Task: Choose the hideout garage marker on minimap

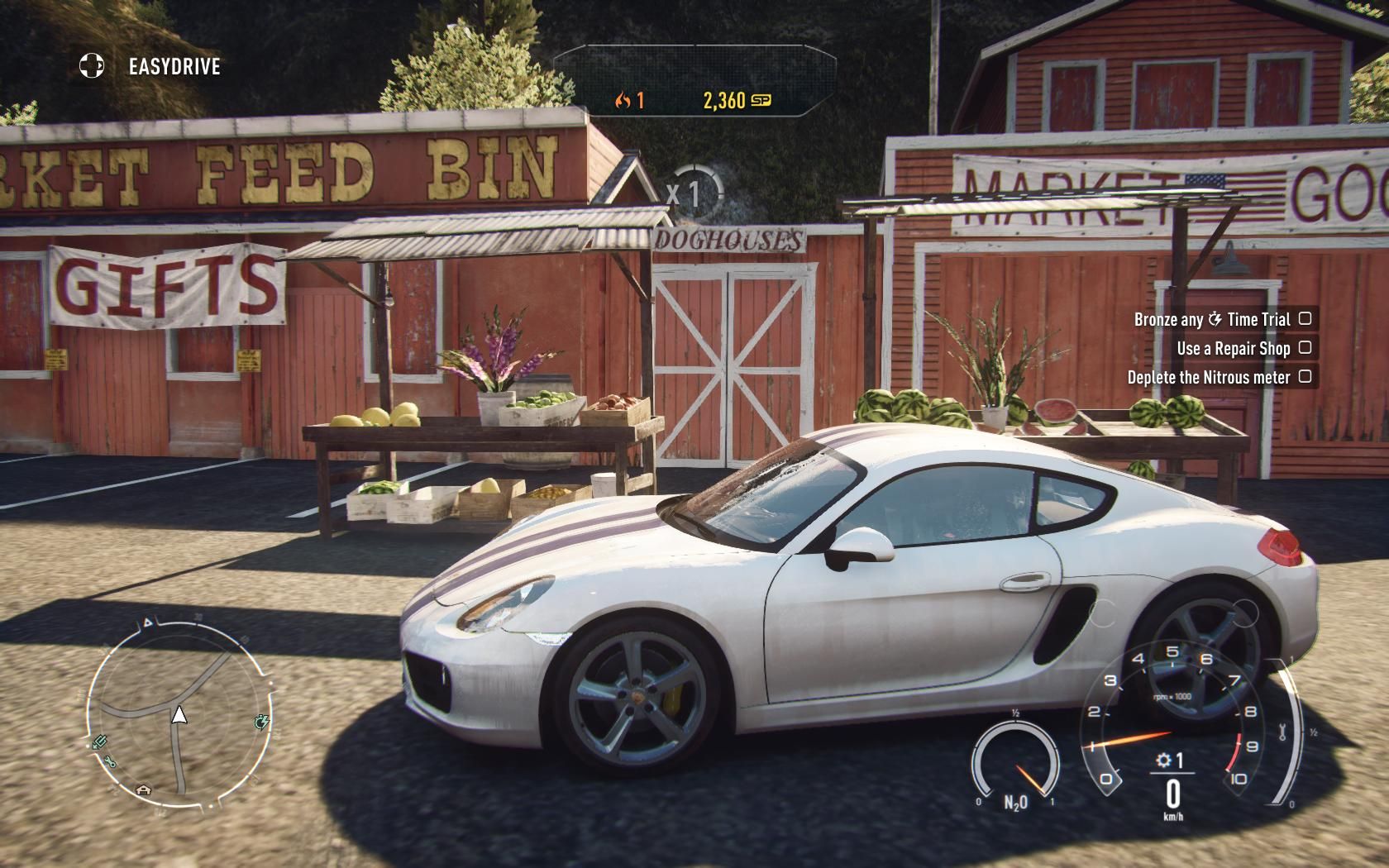Action: pyautogui.click(x=145, y=789)
